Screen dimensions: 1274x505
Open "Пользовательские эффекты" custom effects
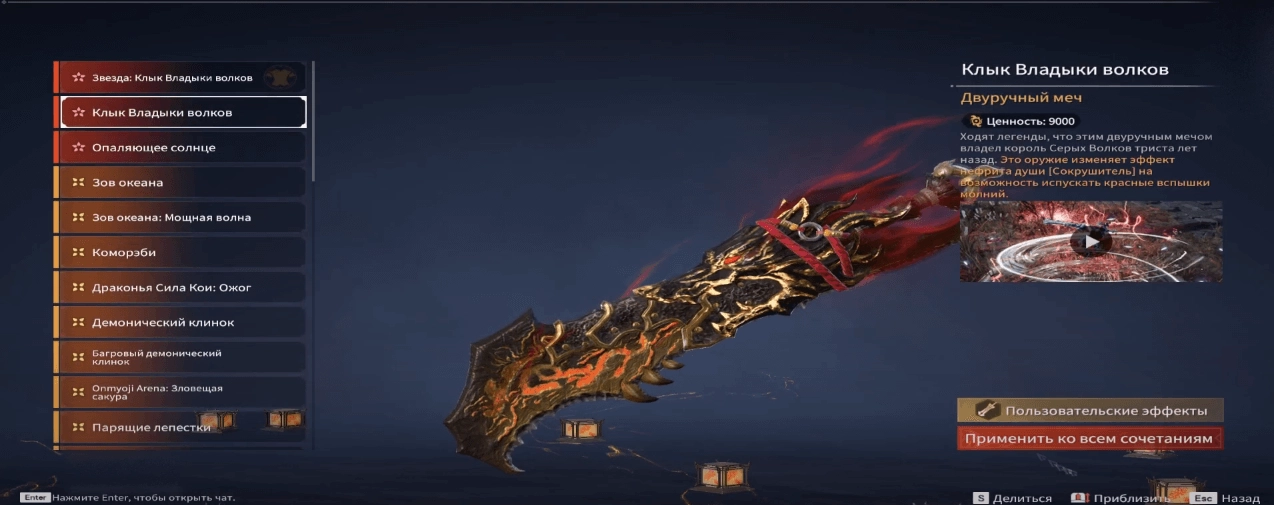1090,410
